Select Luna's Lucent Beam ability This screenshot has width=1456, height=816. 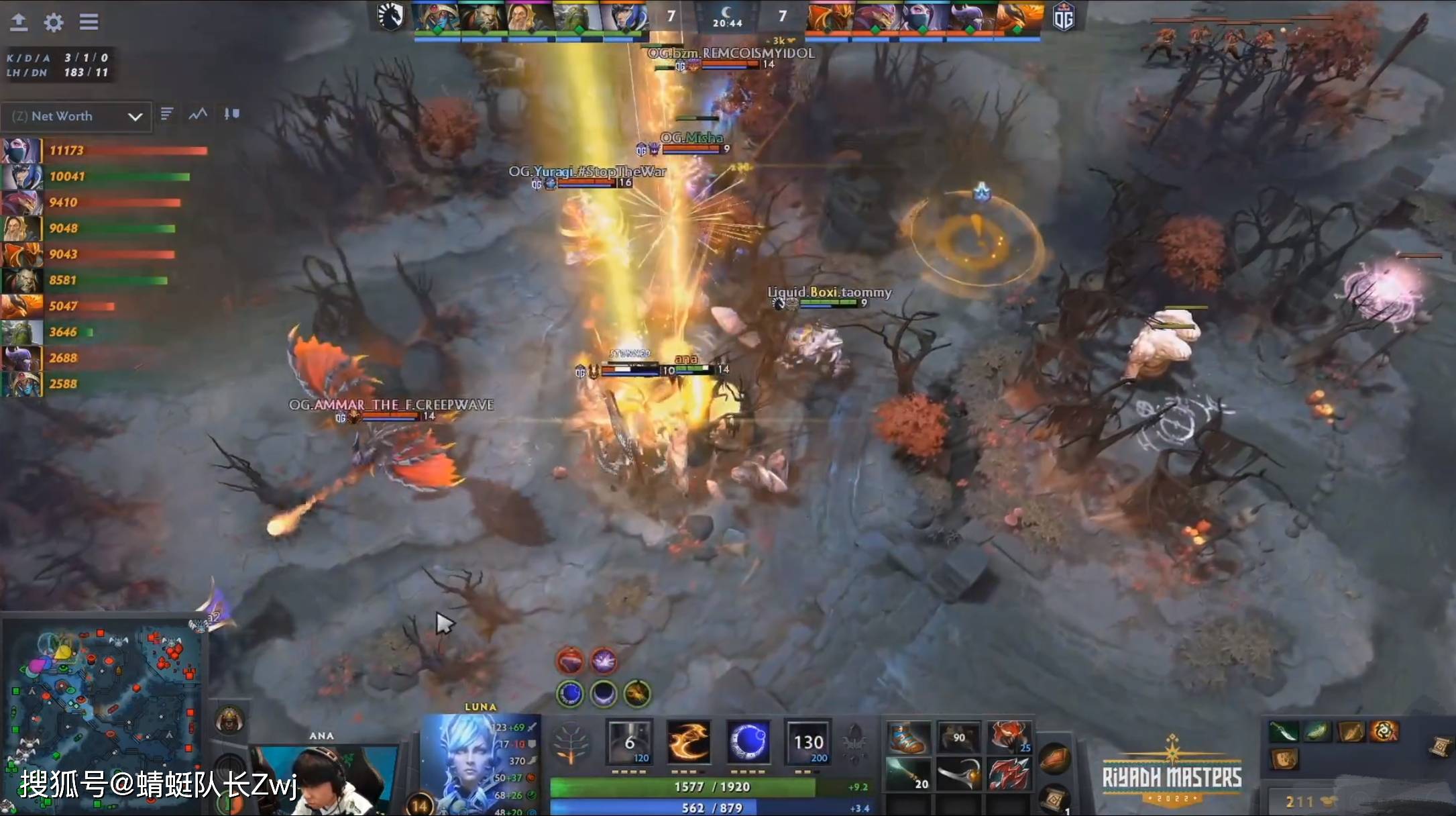point(628,740)
